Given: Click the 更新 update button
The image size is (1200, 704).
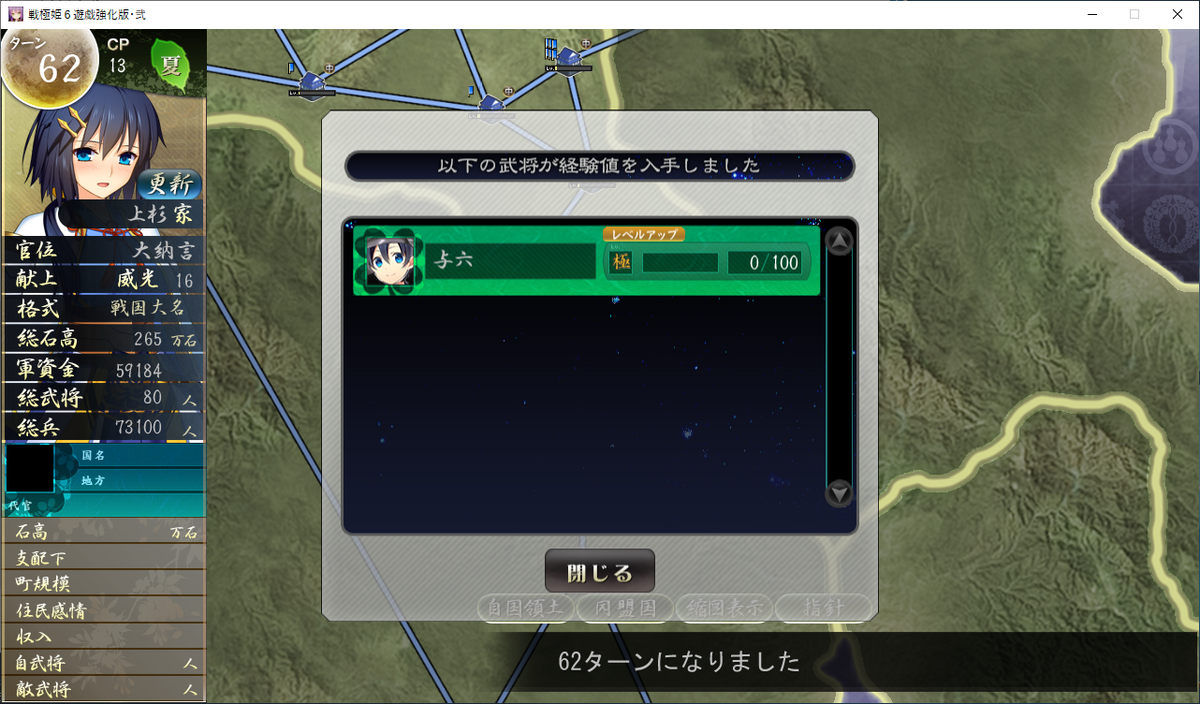Looking at the screenshot, I should [x=168, y=185].
